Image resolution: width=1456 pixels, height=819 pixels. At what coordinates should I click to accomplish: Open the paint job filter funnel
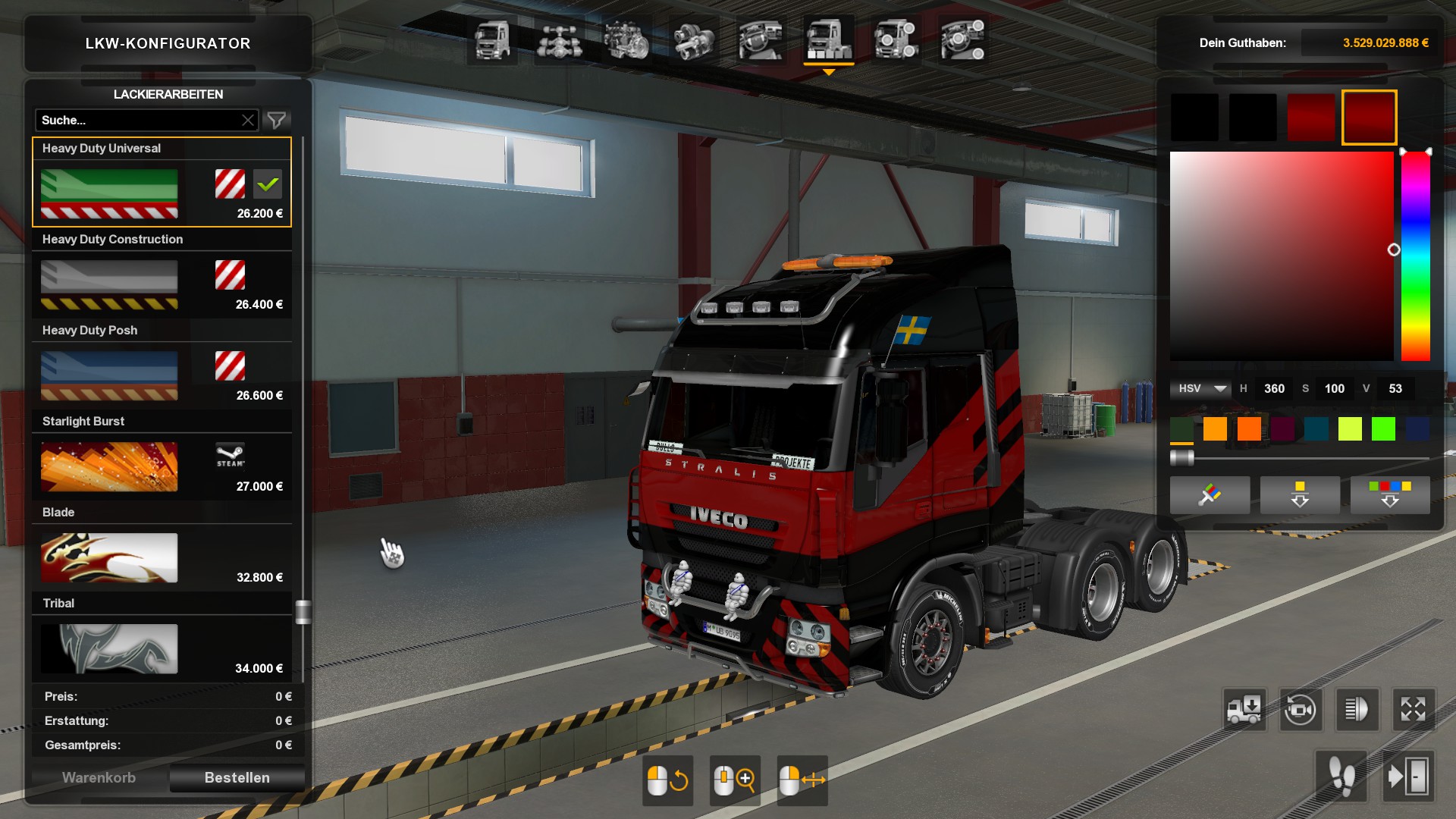pyautogui.click(x=277, y=120)
